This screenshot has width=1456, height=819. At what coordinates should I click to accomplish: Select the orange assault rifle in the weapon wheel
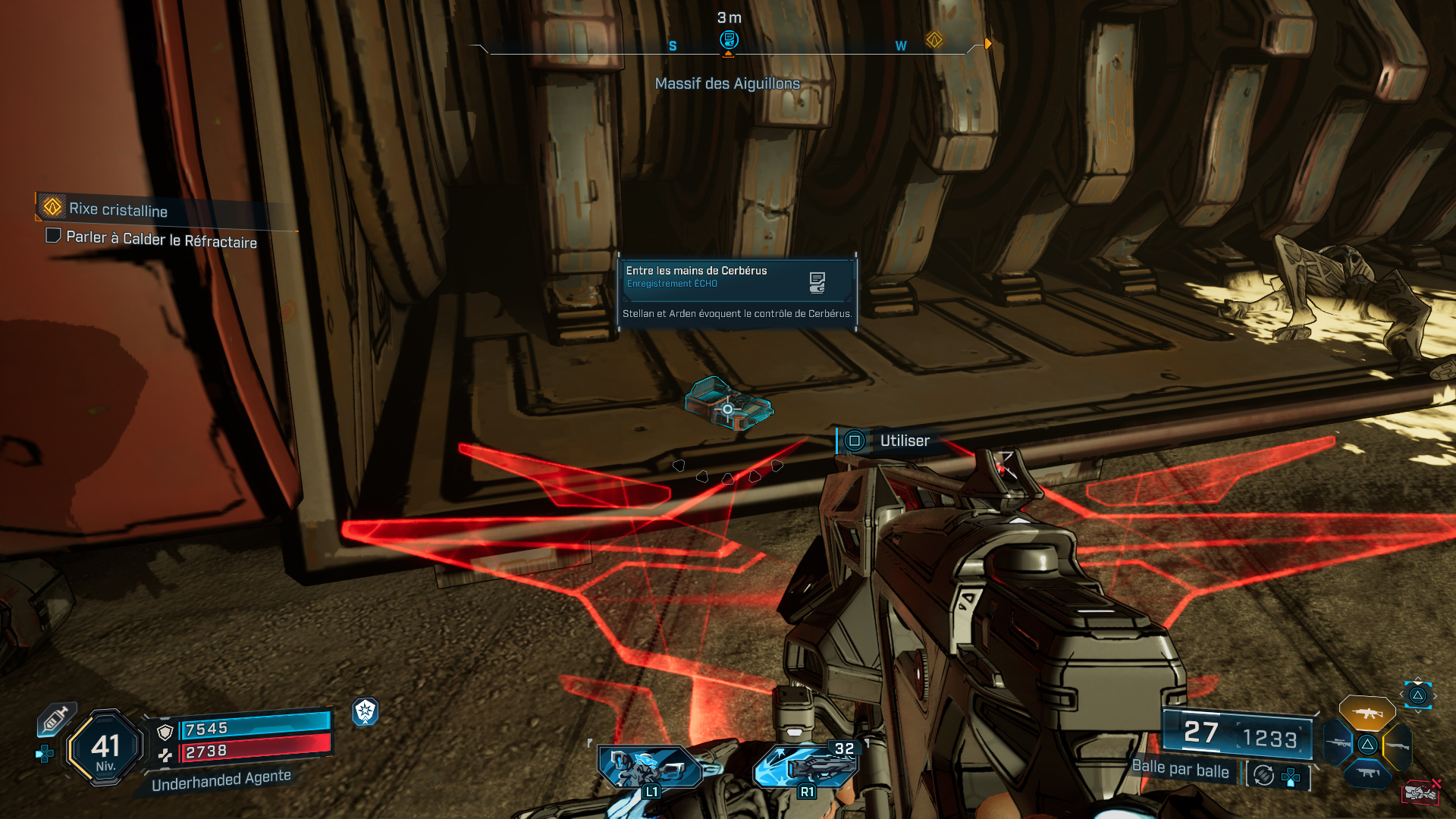pyautogui.click(x=1367, y=713)
